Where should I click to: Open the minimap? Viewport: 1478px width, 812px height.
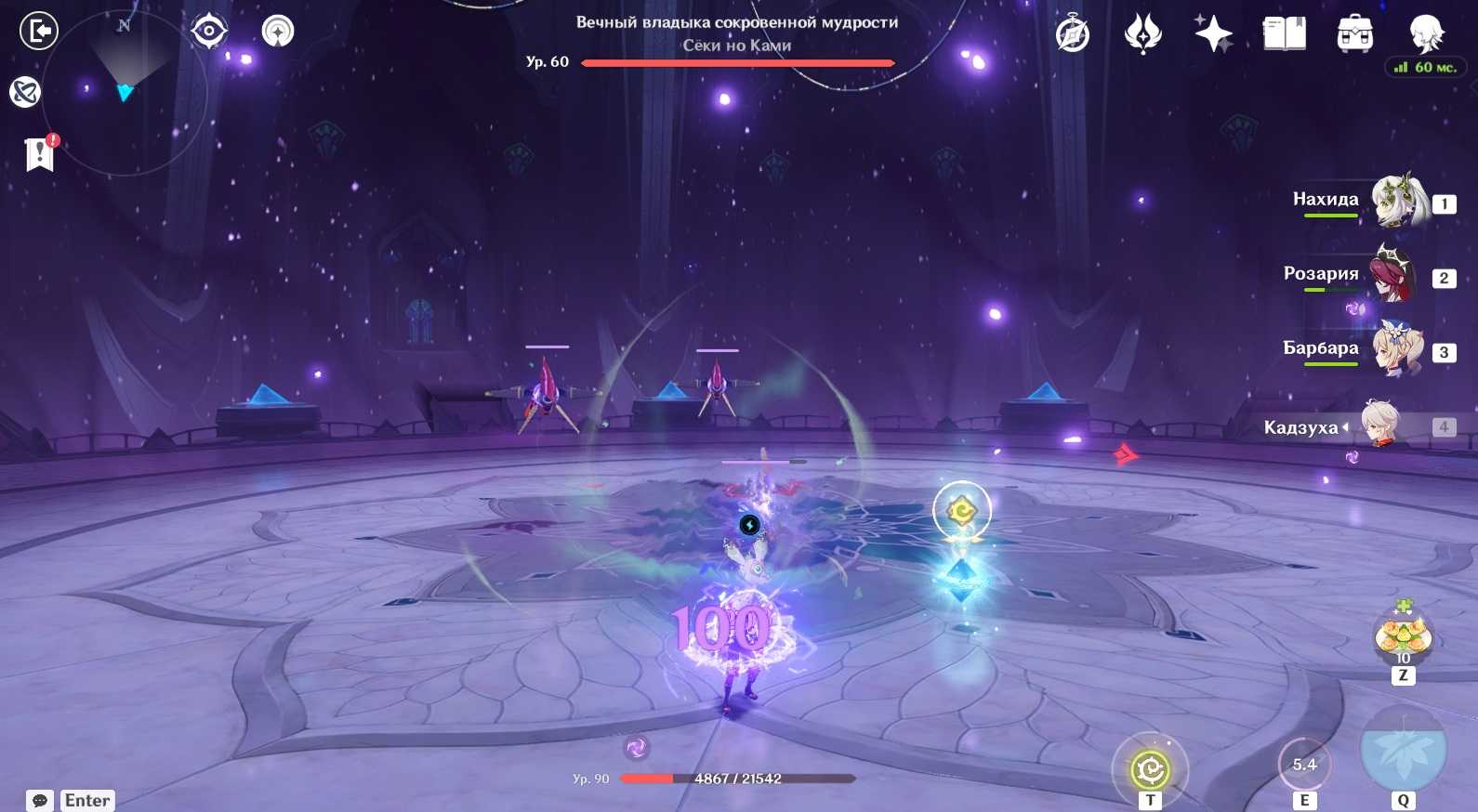coord(125,92)
